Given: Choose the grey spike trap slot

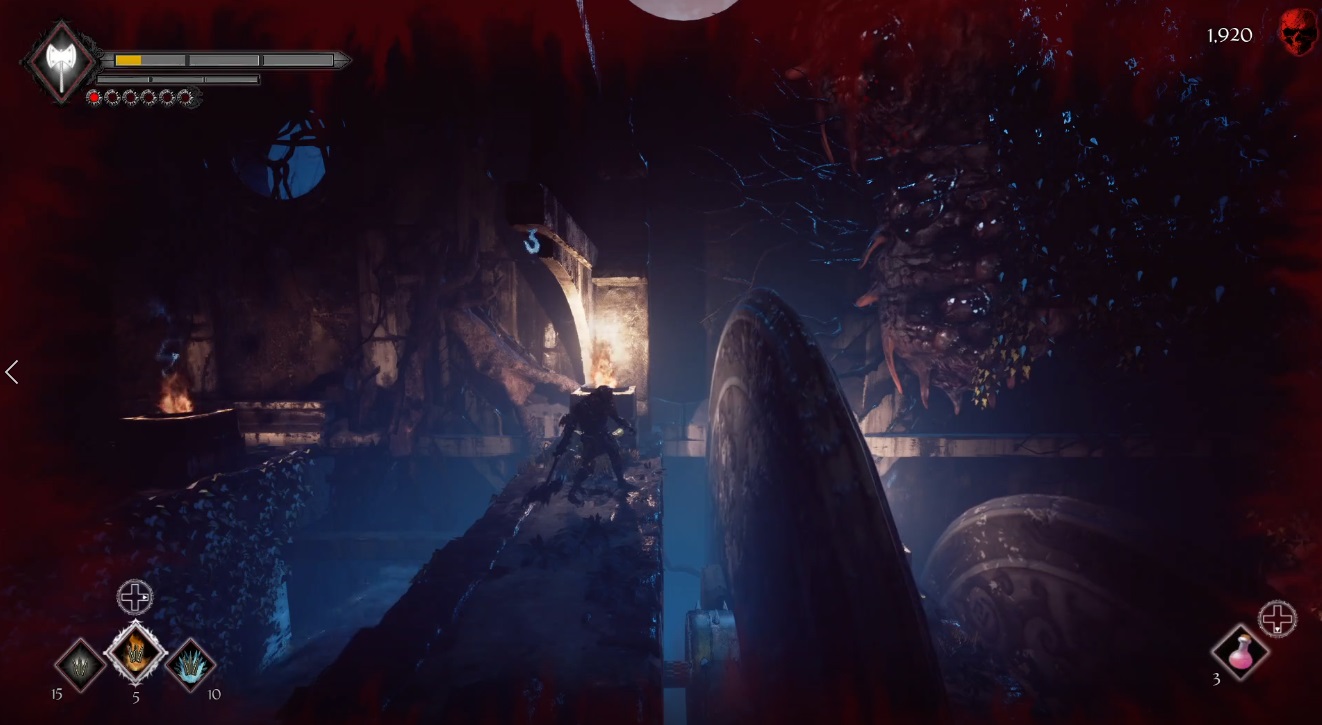Looking at the screenshot, I should [80, 664].
